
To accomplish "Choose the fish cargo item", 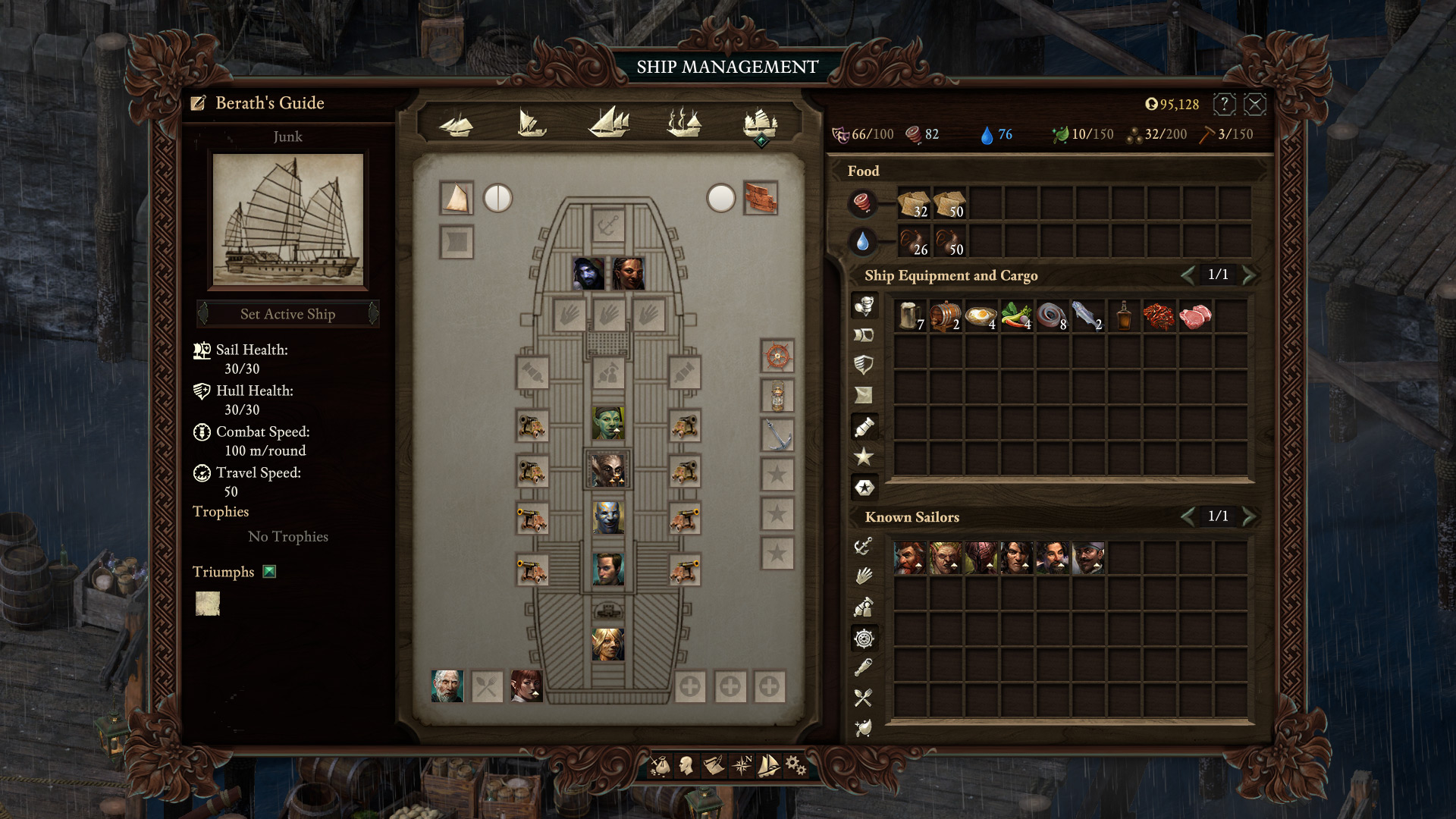I will 1087,315.
